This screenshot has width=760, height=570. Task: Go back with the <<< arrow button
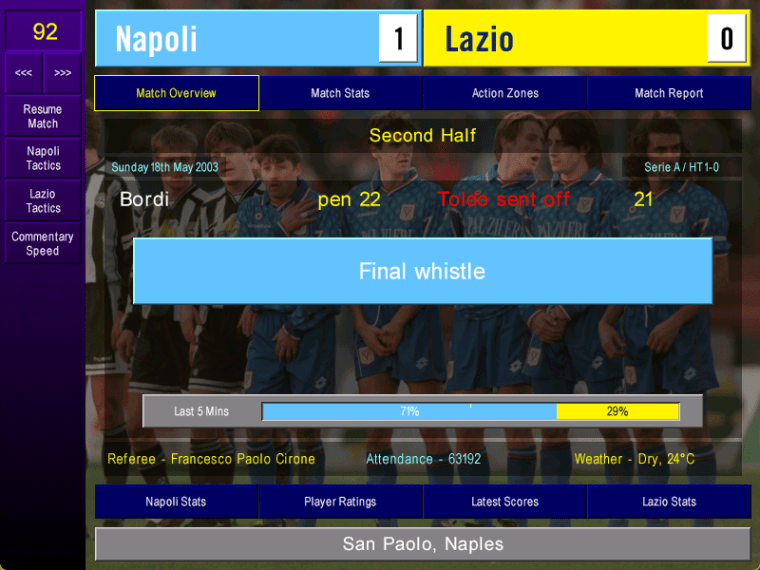click(x=23, y=73)
